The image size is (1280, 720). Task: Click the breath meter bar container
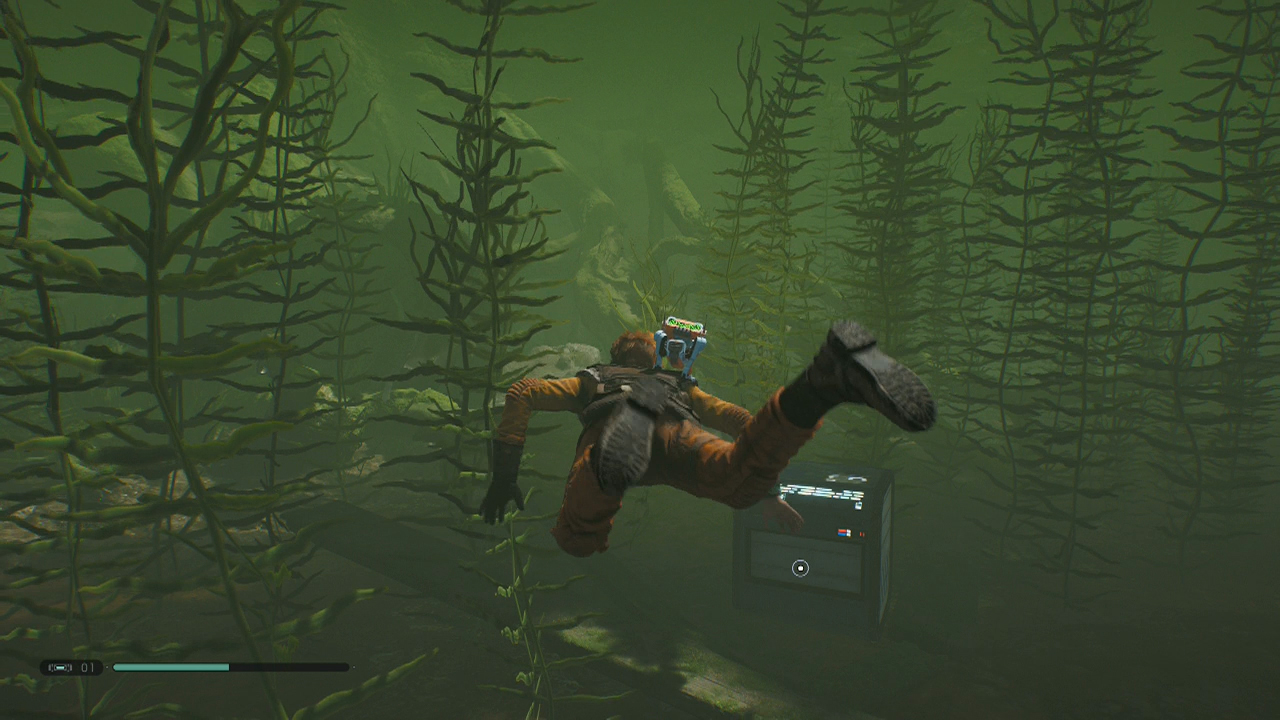click(230, 667)
